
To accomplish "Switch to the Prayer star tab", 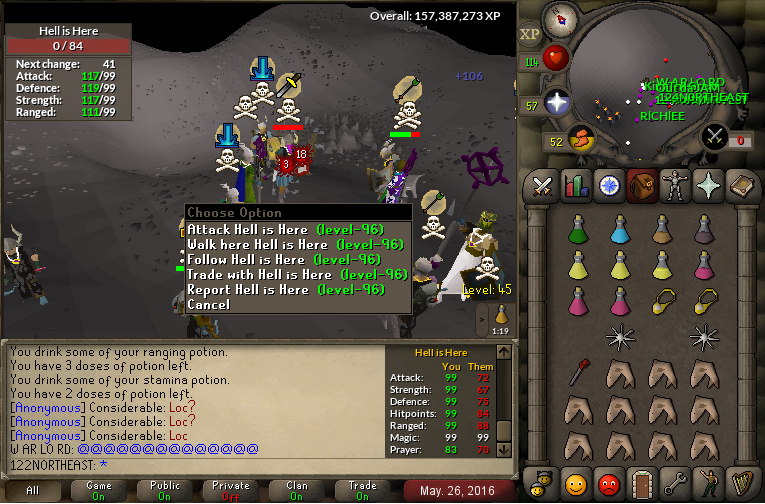I will point(708,186).
